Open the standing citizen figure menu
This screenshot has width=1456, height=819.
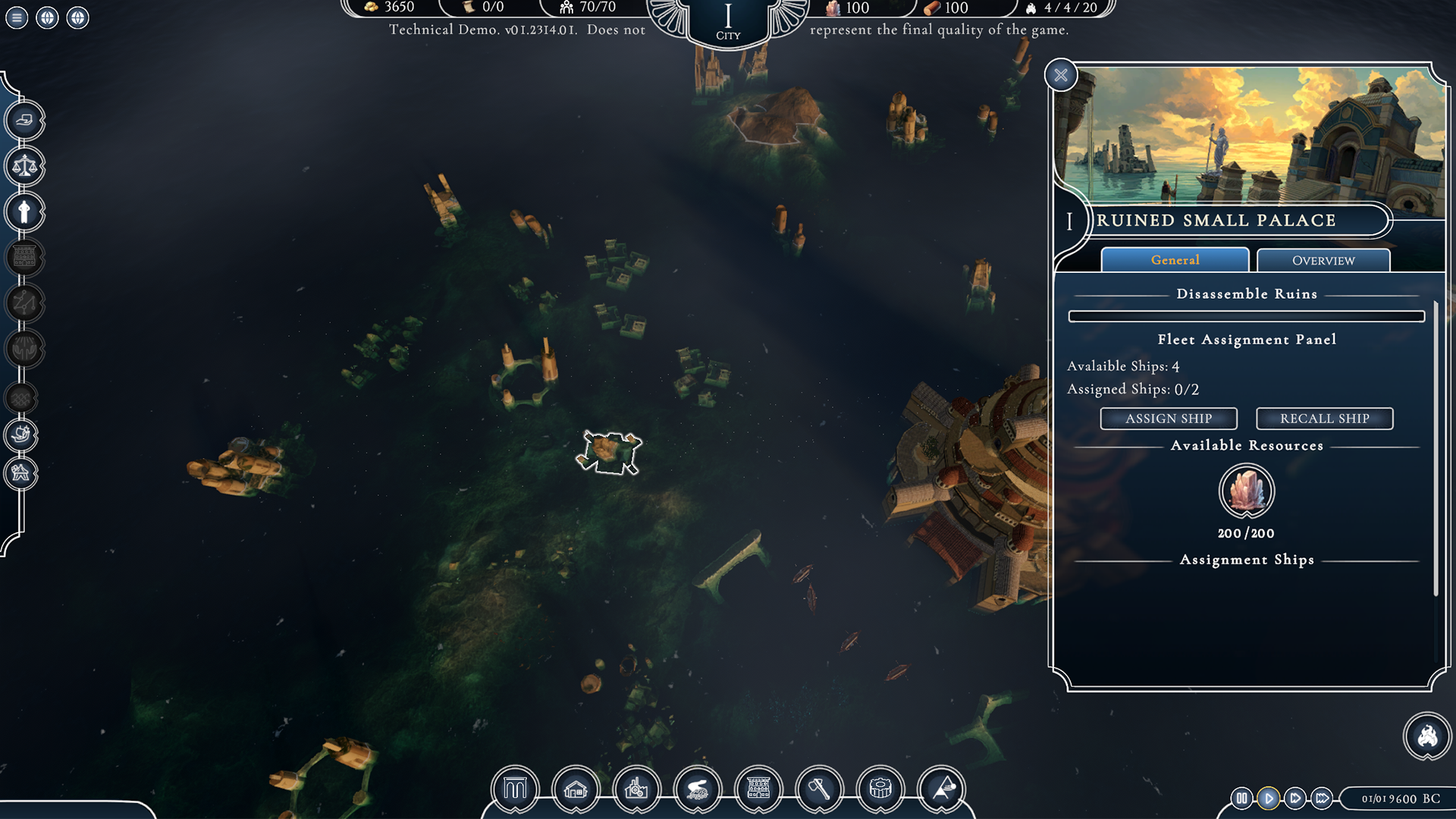24,212
